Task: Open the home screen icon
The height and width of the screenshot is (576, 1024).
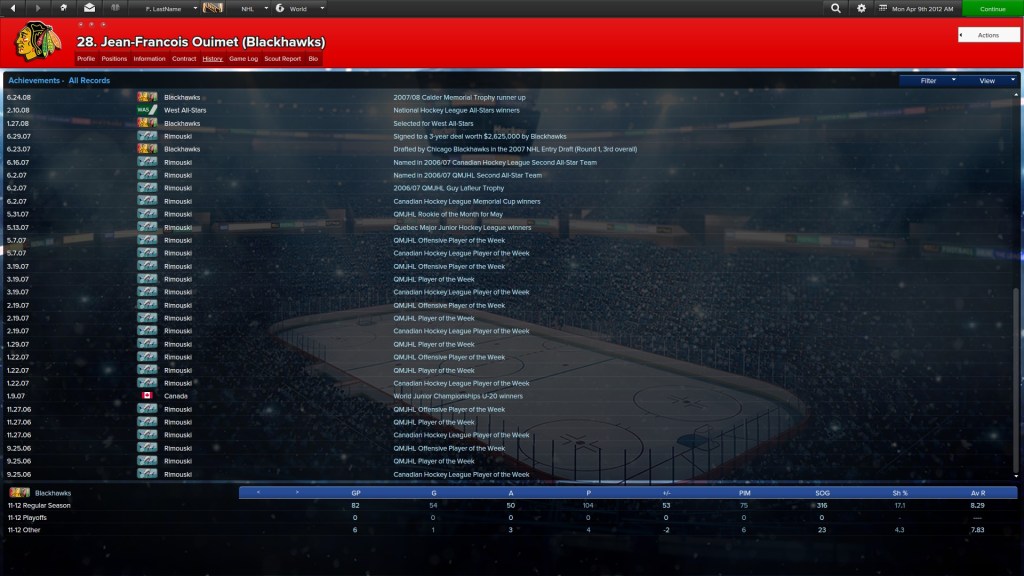Action: (64, 8)
